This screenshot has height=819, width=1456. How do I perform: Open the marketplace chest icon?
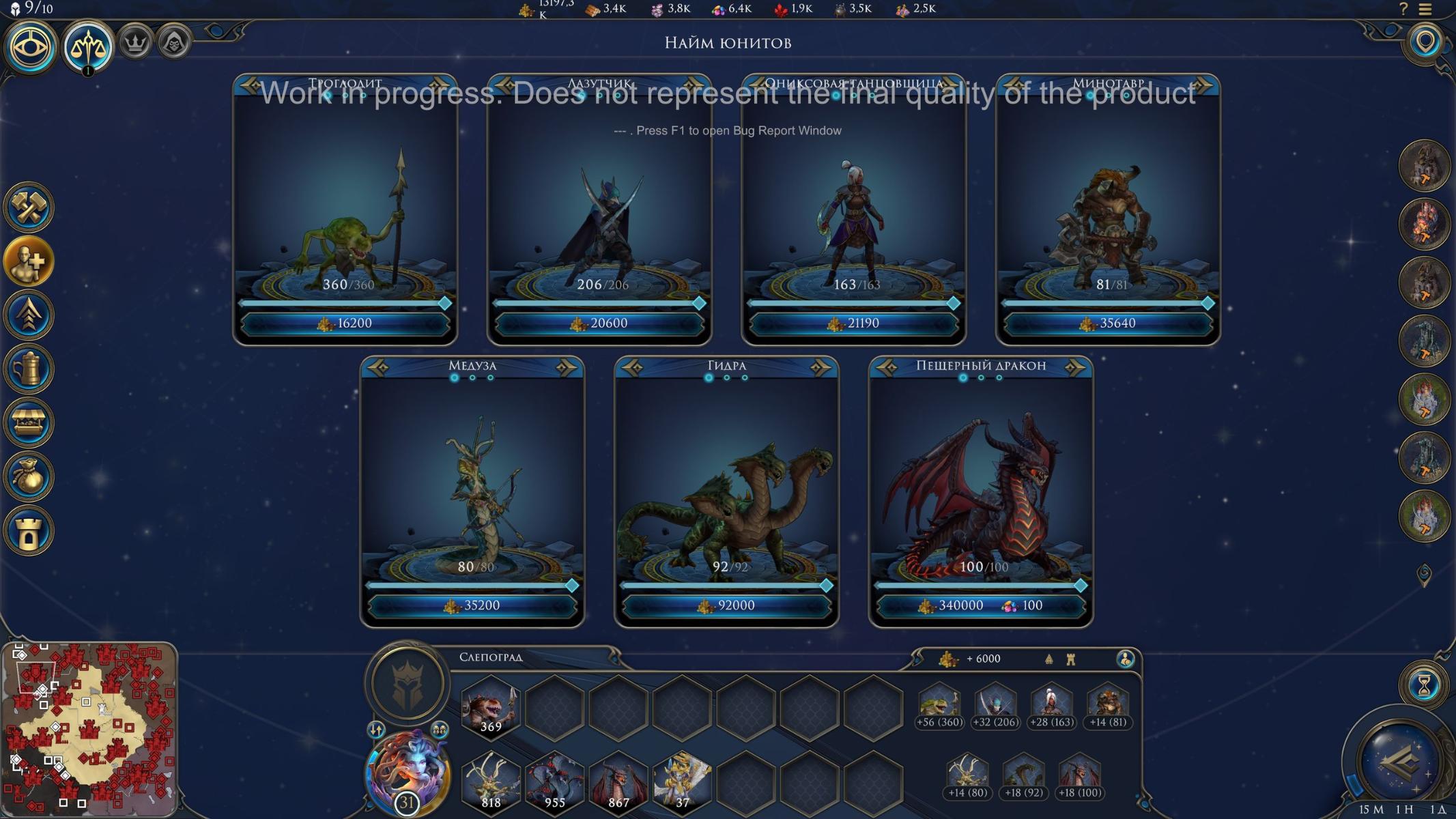[x=29, y=423]
